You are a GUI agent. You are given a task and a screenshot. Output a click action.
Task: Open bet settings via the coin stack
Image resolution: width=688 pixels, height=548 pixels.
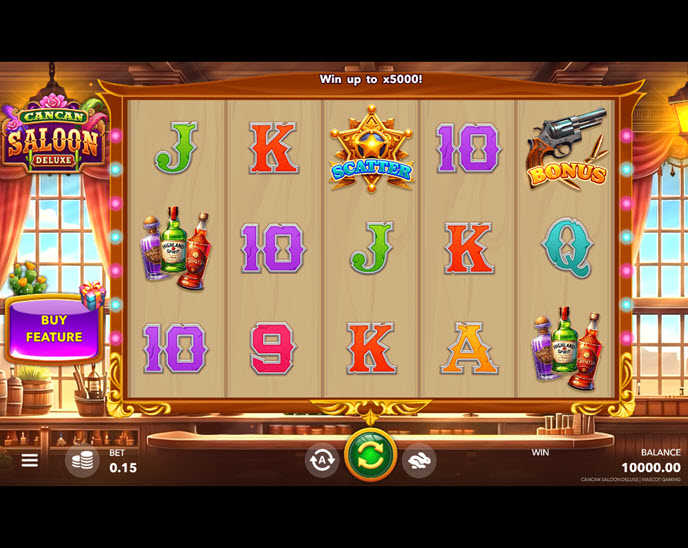[83, 460]
